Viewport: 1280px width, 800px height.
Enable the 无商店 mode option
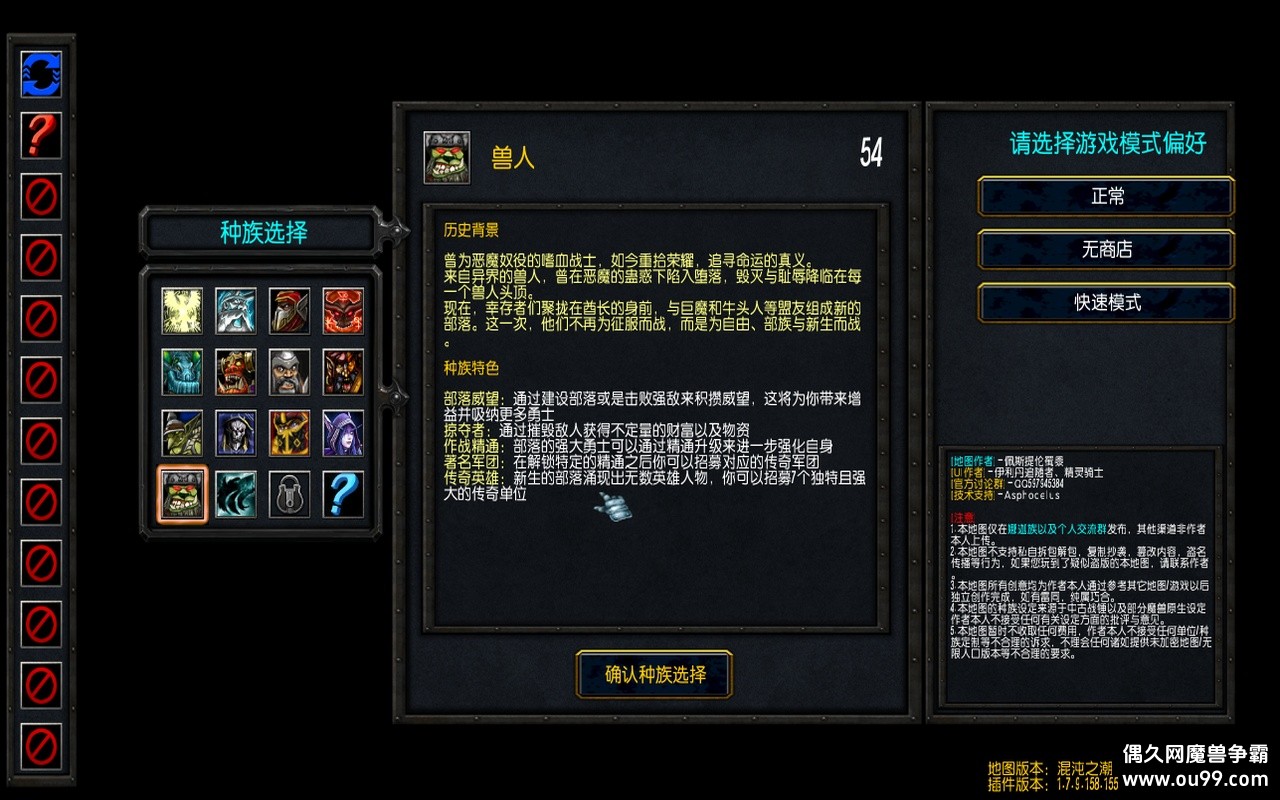[x=1105, y=250]
